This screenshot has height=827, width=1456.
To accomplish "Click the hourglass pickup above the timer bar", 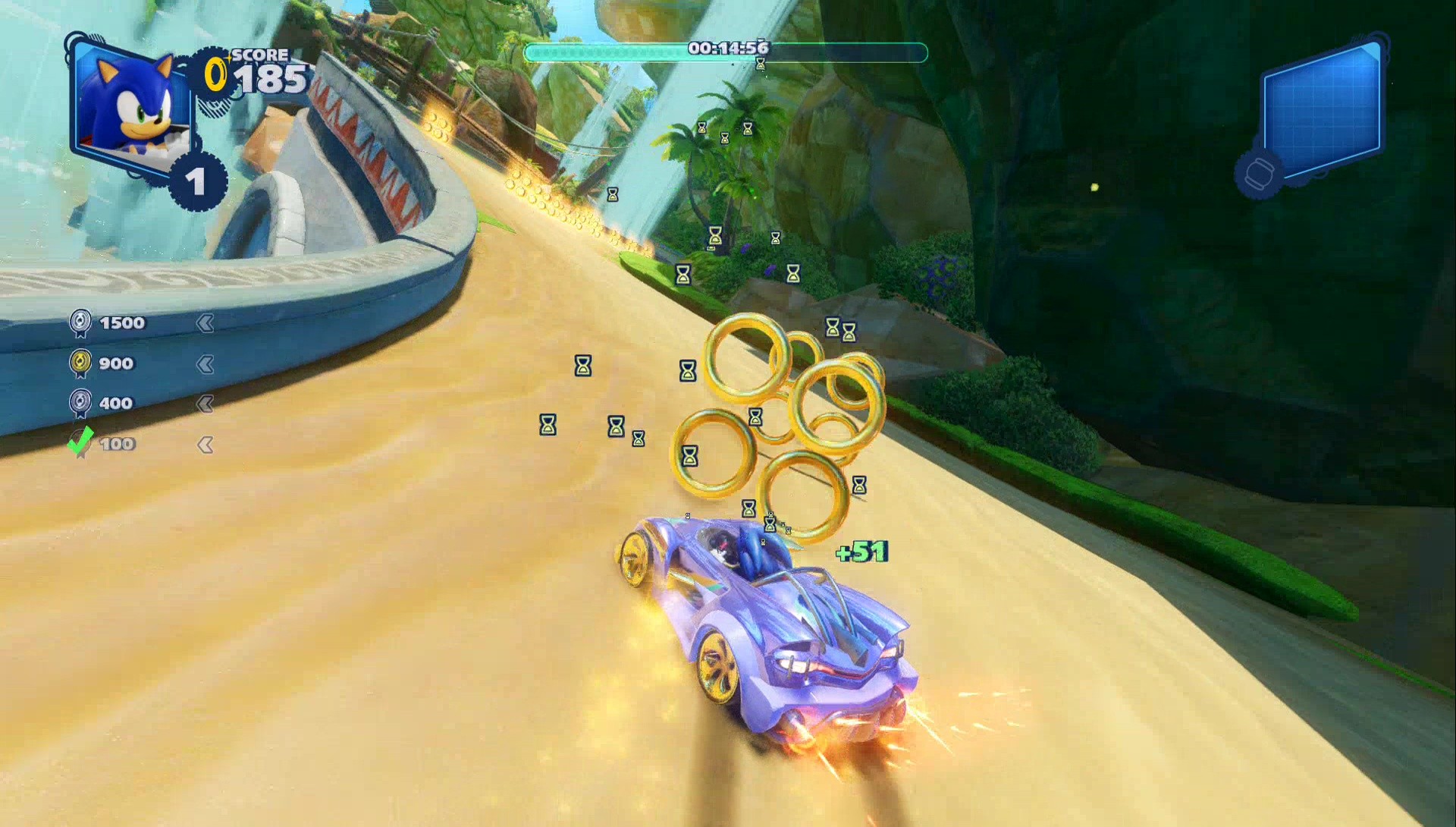I will coord(761,64).
